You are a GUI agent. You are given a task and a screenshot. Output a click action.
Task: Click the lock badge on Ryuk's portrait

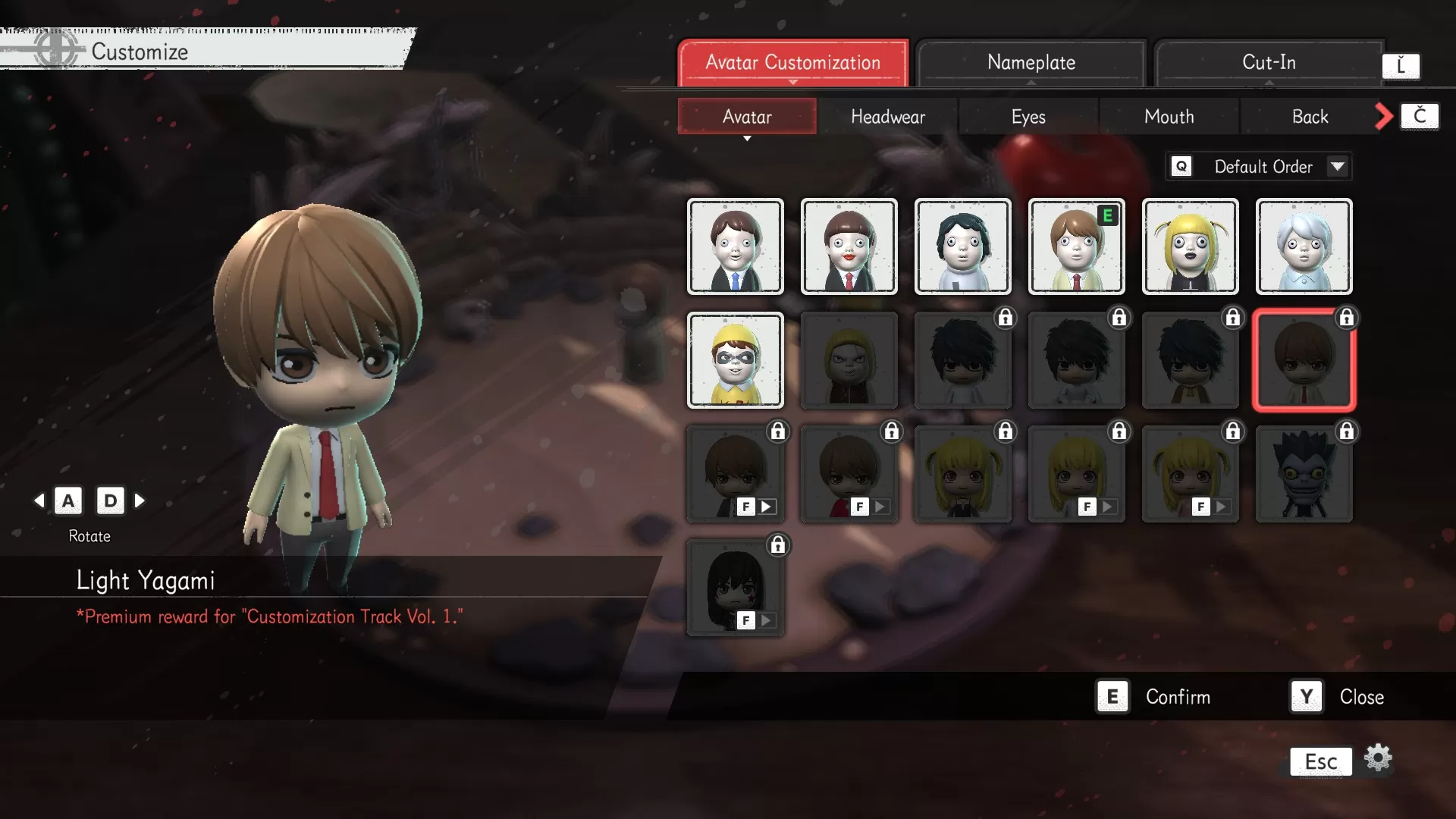1346,431
